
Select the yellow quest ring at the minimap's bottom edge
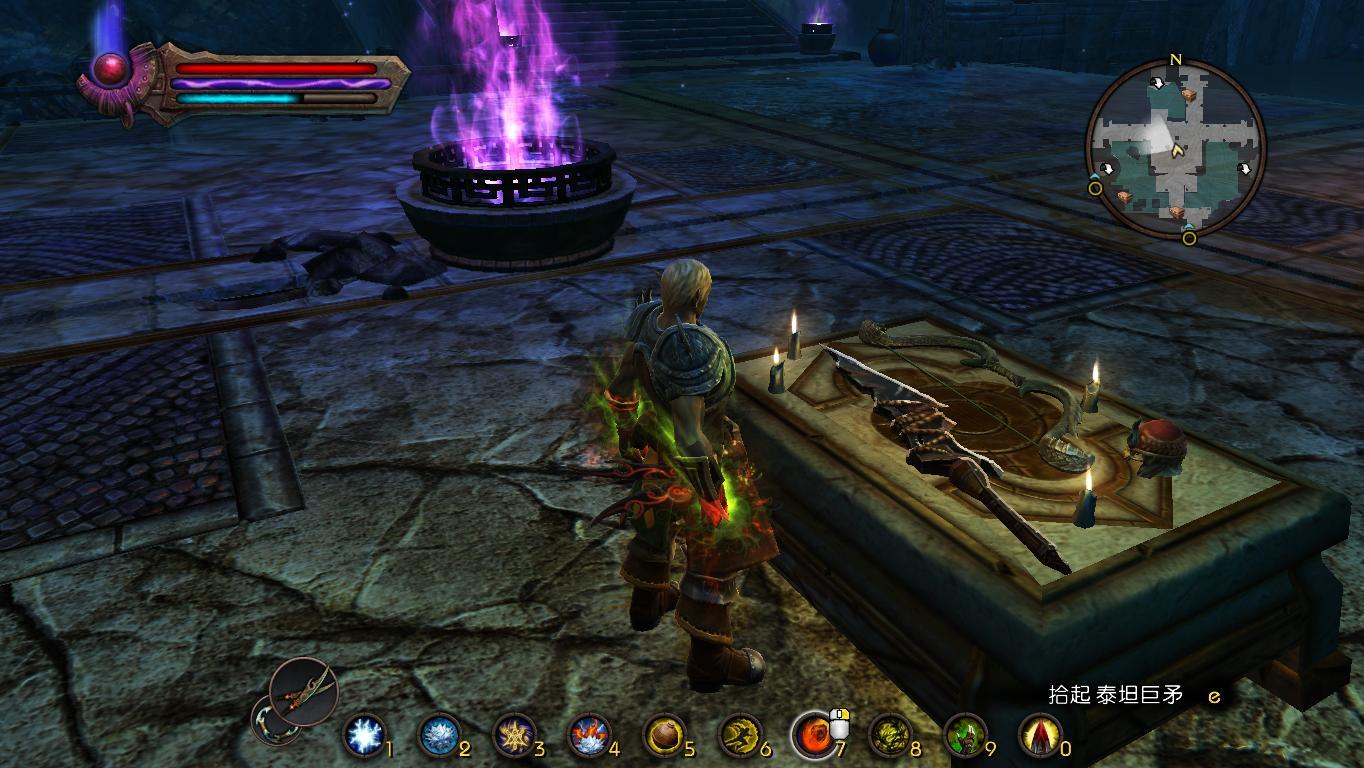coord(1189,238)
